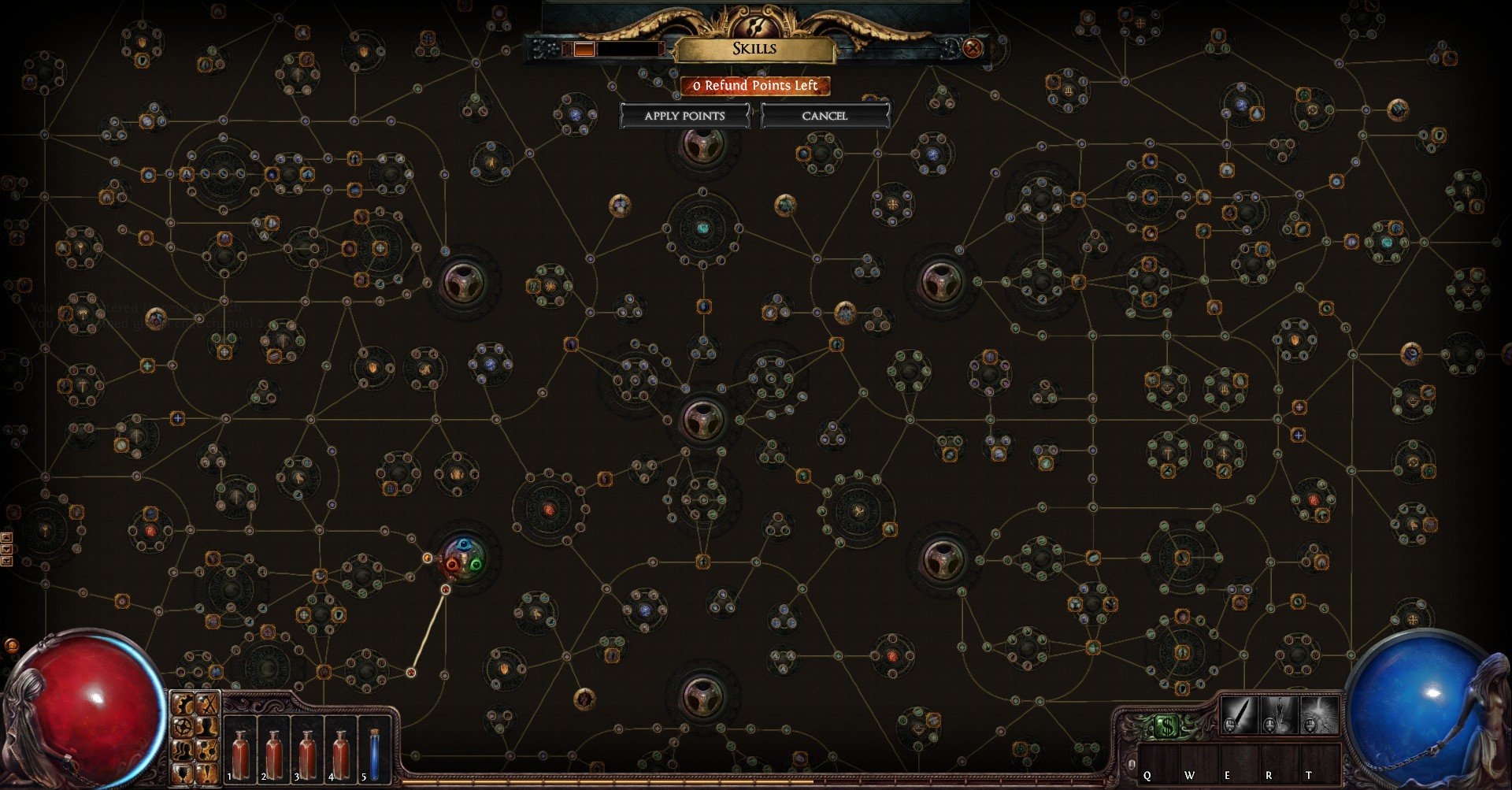Use the red life flask in slot 1

(241, 752)
